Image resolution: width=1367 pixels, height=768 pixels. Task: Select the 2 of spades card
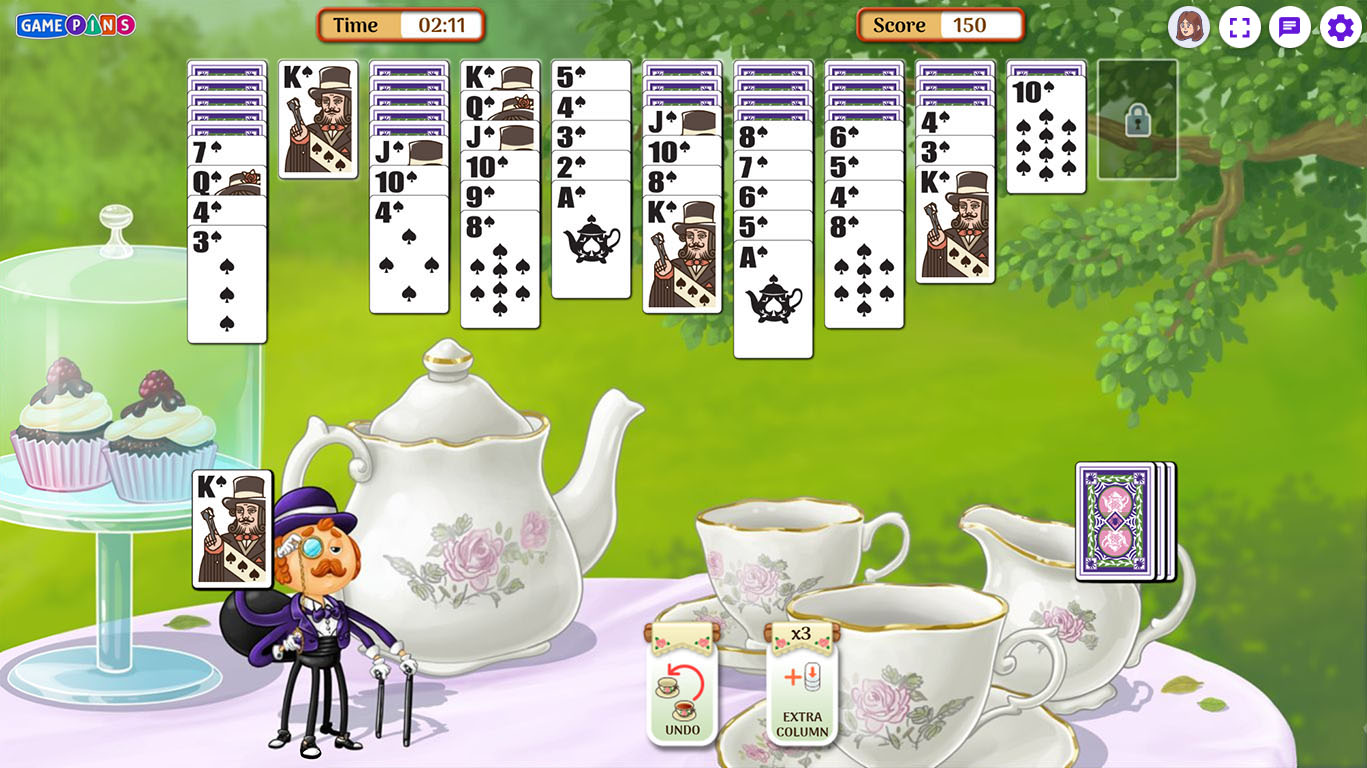pos(590,165)
